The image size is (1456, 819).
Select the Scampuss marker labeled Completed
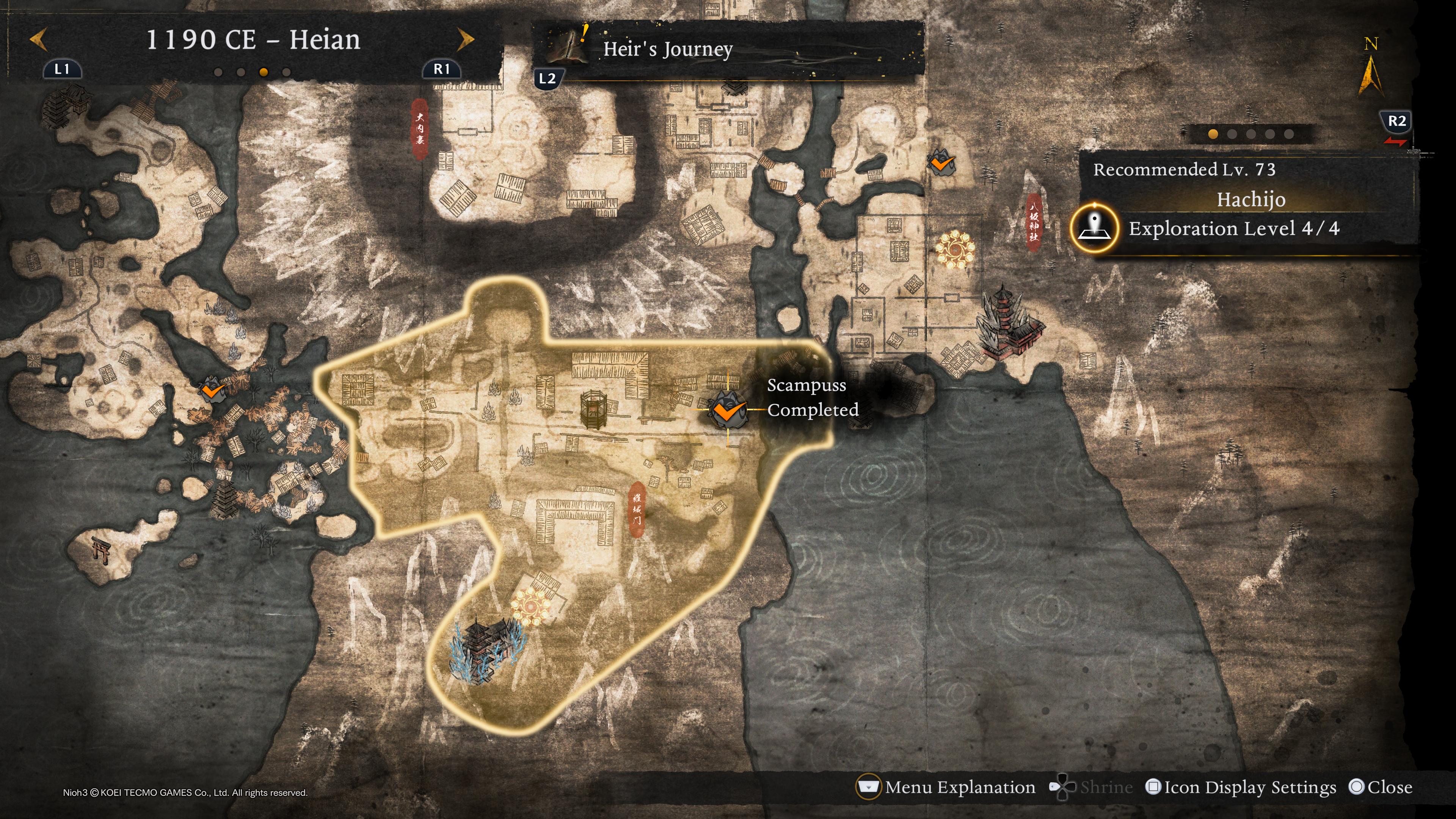[727, 410]
